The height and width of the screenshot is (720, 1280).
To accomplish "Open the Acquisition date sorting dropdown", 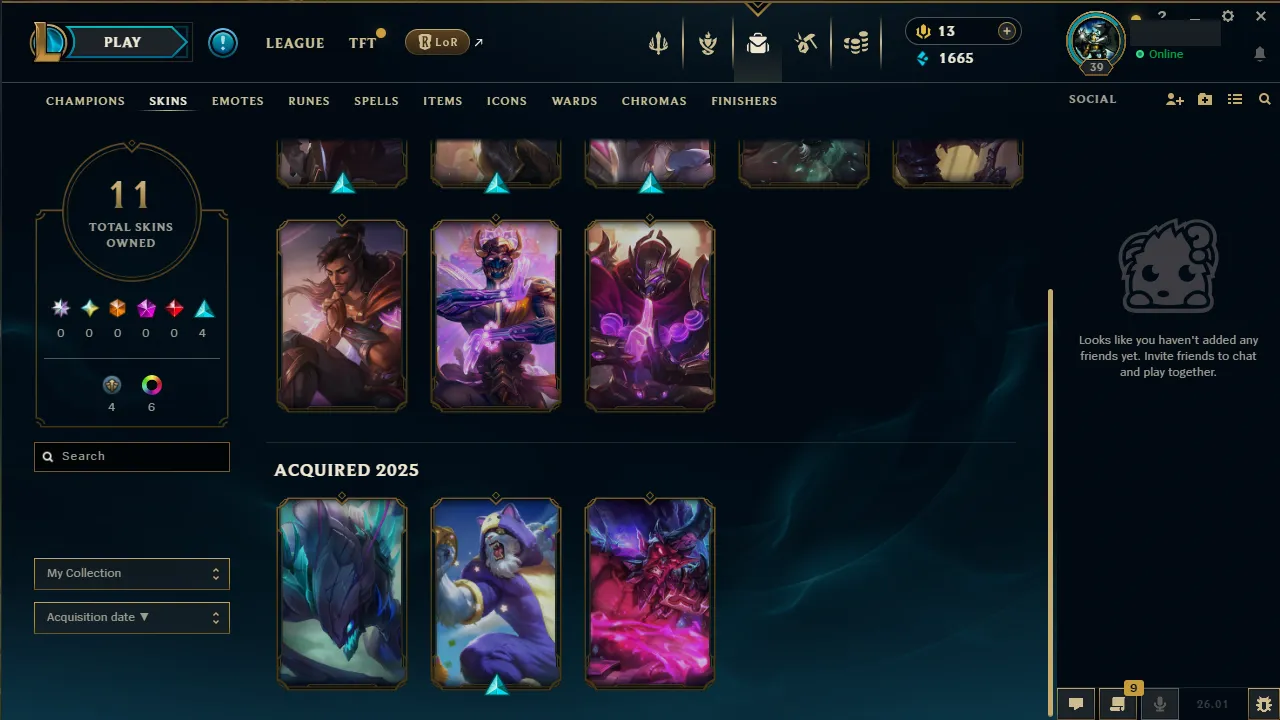I will [131, 617].
